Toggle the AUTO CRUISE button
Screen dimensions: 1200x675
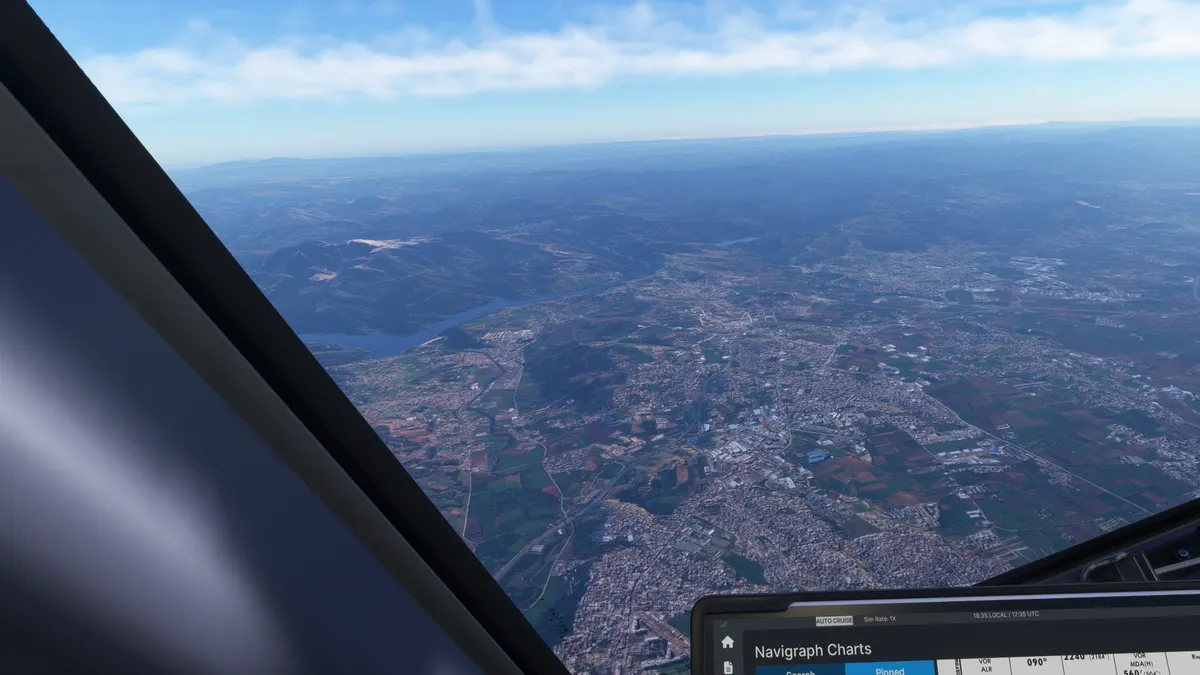tap(834, 621)
